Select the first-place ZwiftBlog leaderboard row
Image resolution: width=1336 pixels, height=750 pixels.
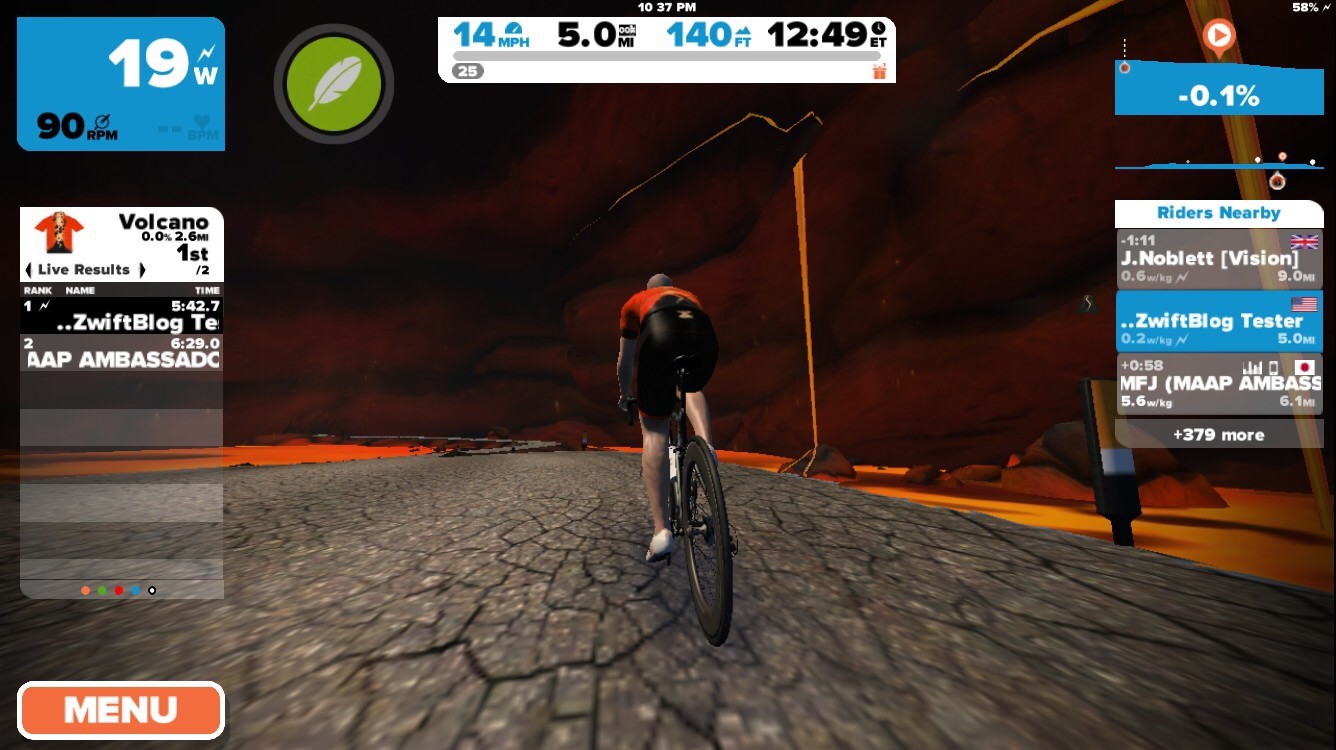pyautogui.click(x=120, y=315)
